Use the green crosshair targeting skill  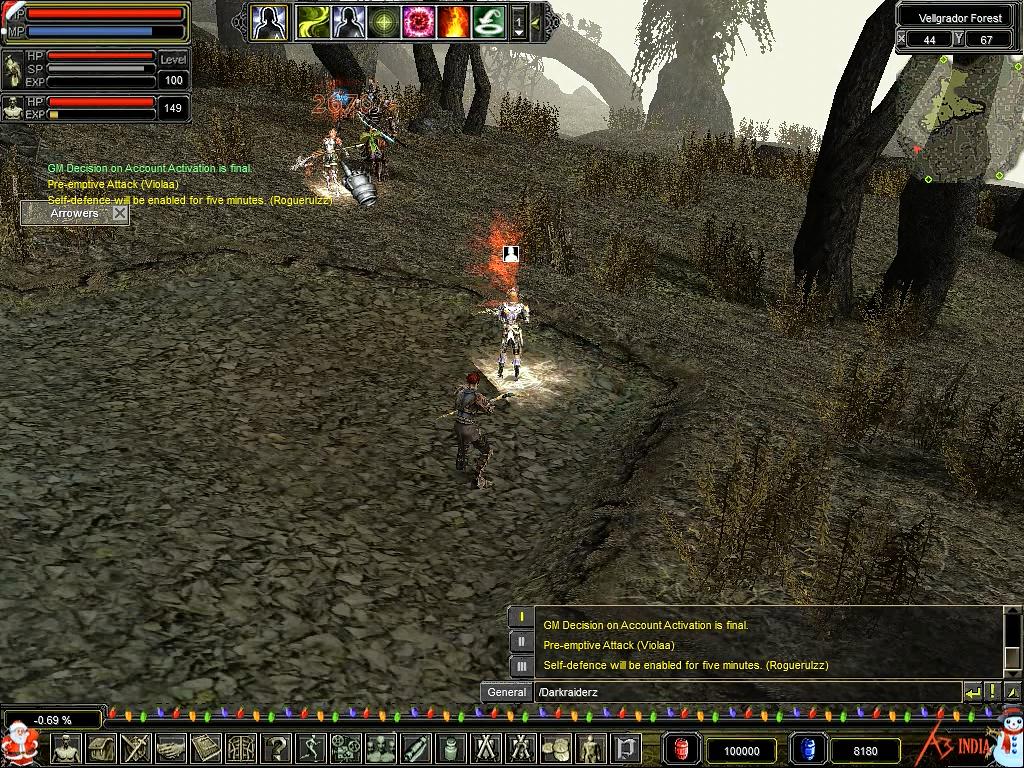pyautogui.click(x=383, y=22)
